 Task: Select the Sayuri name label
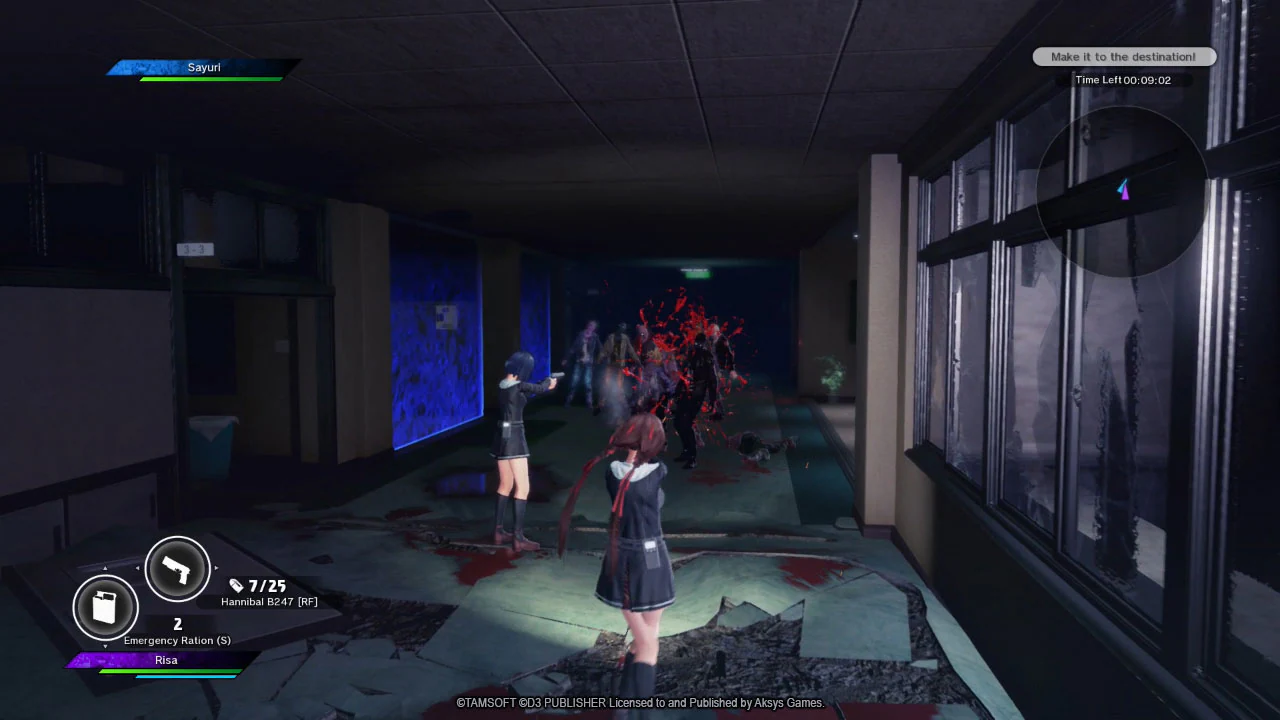pos(204,67)
